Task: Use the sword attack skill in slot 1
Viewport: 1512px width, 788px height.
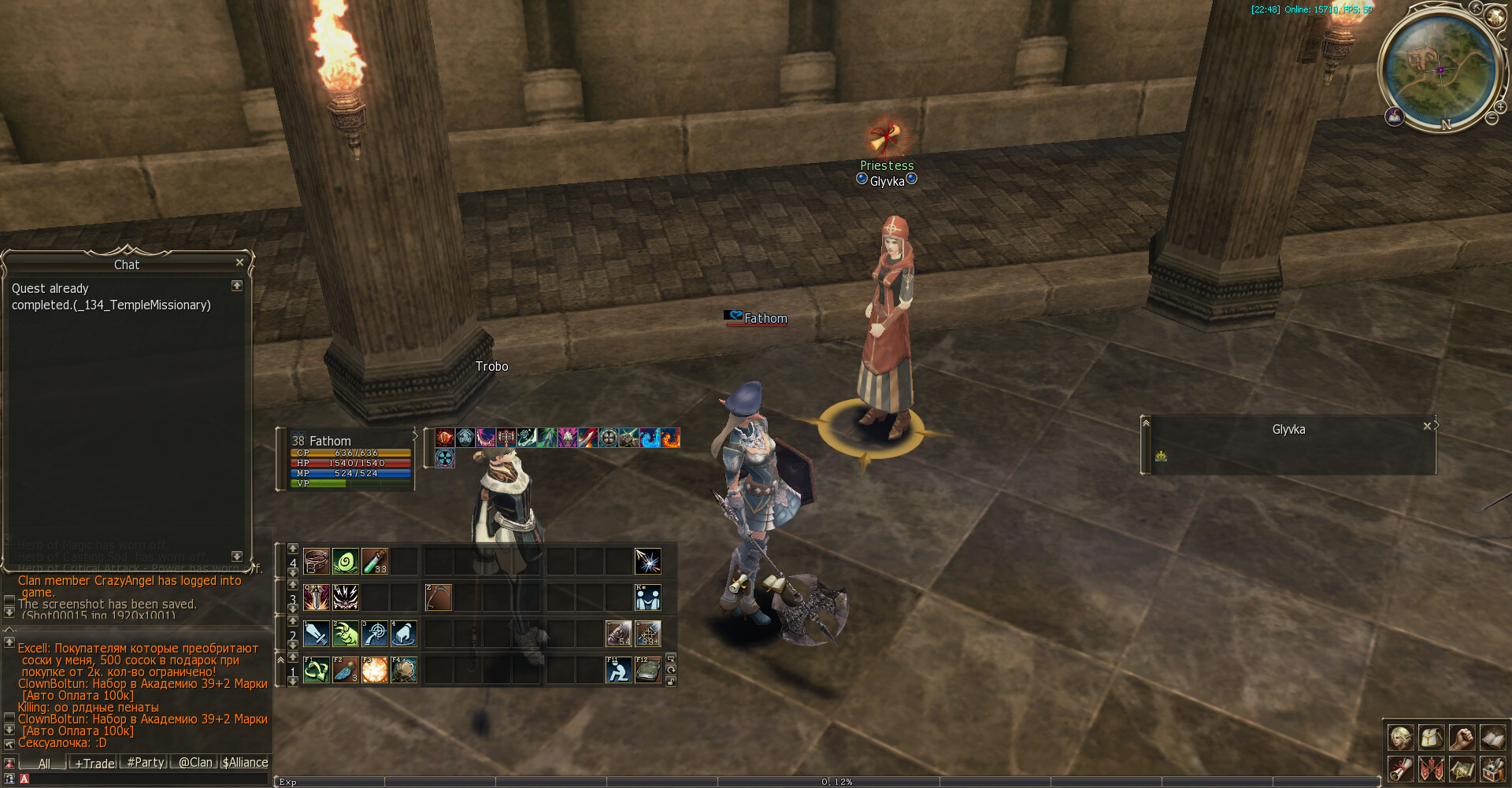Action: 317,634
